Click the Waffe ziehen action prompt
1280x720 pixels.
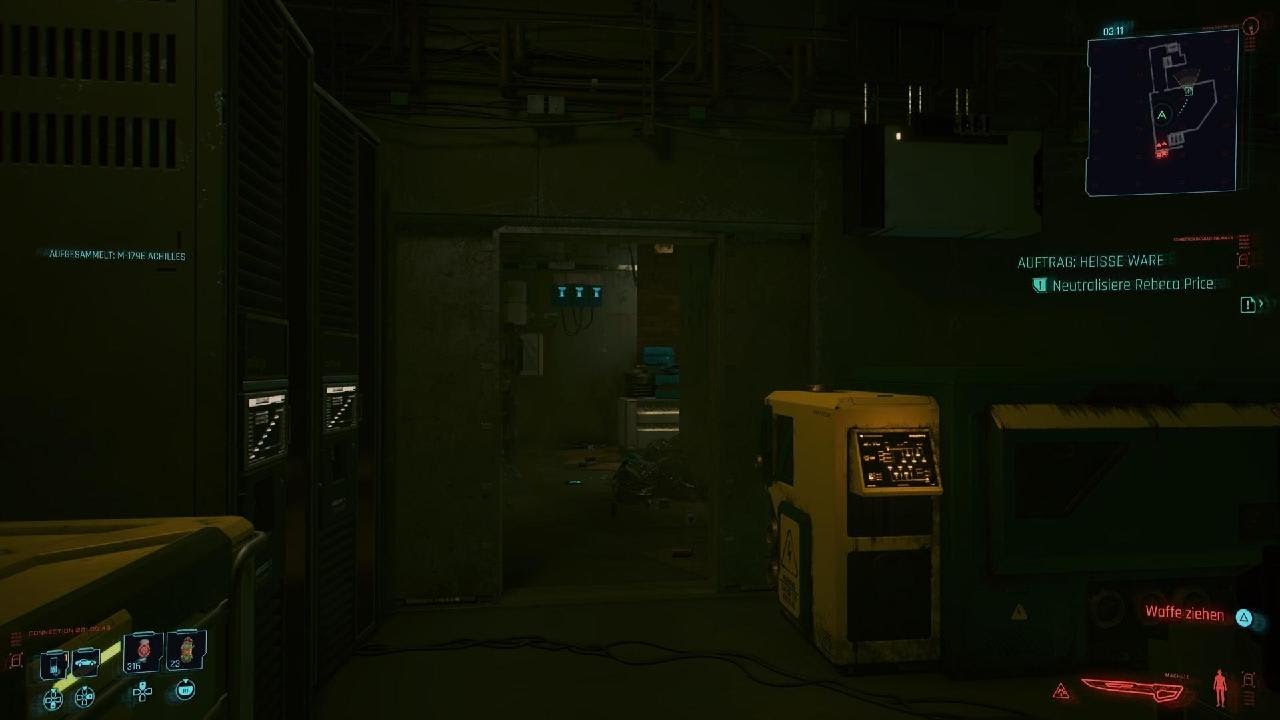(1184, 614)
